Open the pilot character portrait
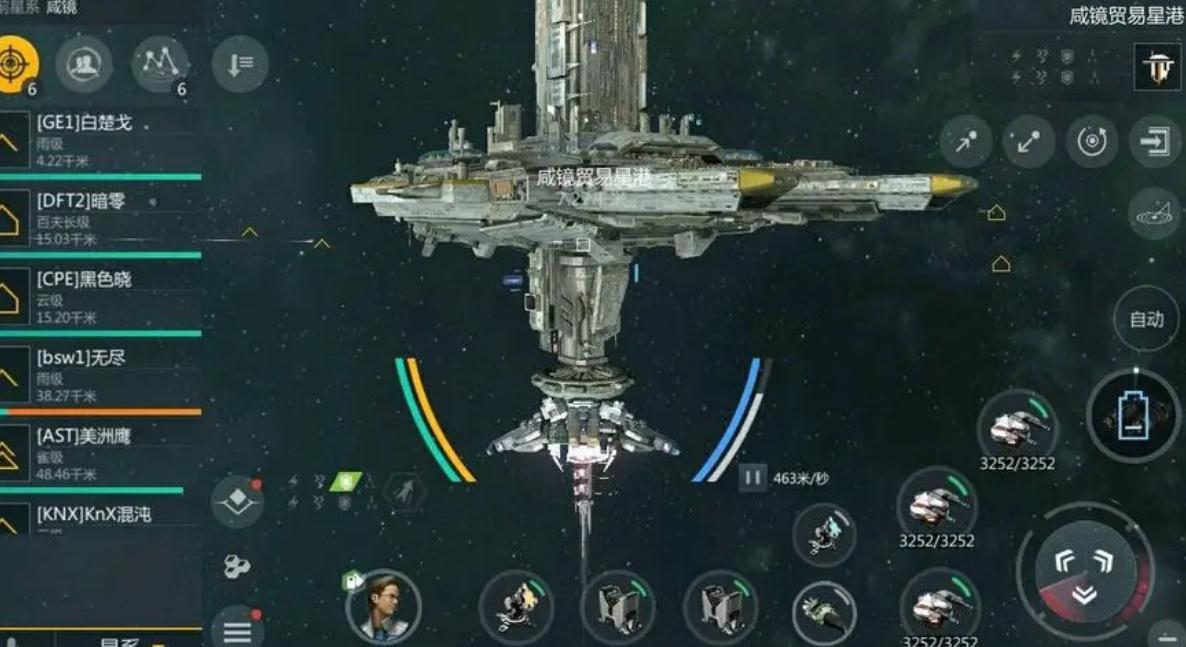 pos(384,605)
